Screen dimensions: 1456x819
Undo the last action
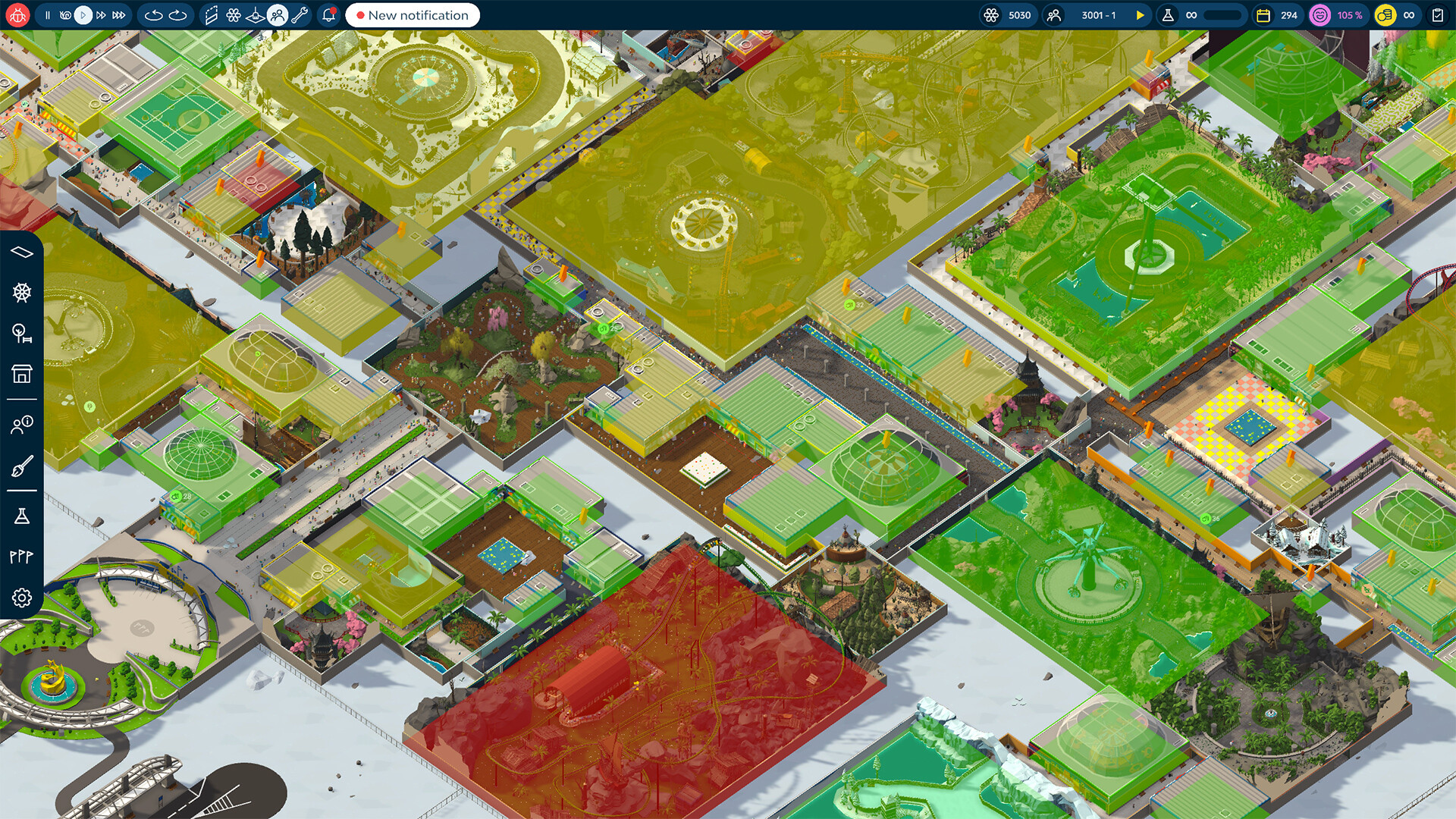pos(153,15)
